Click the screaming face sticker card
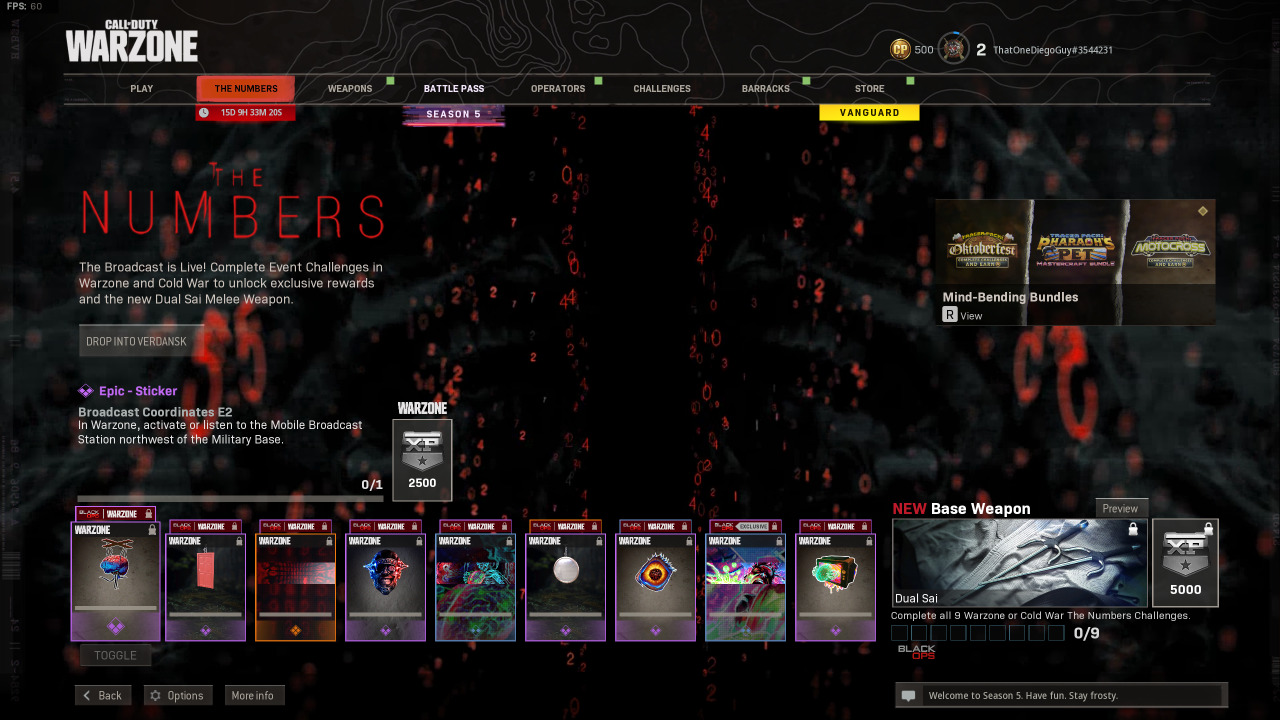Viewport: 1280px width, 720px height. (x=385, y=580)
